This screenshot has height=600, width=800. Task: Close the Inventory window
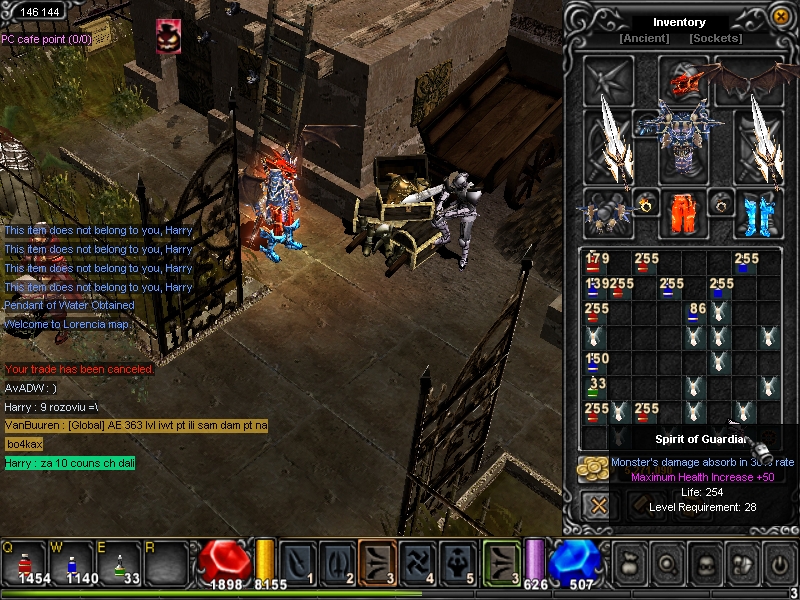[x=780, y=17]
